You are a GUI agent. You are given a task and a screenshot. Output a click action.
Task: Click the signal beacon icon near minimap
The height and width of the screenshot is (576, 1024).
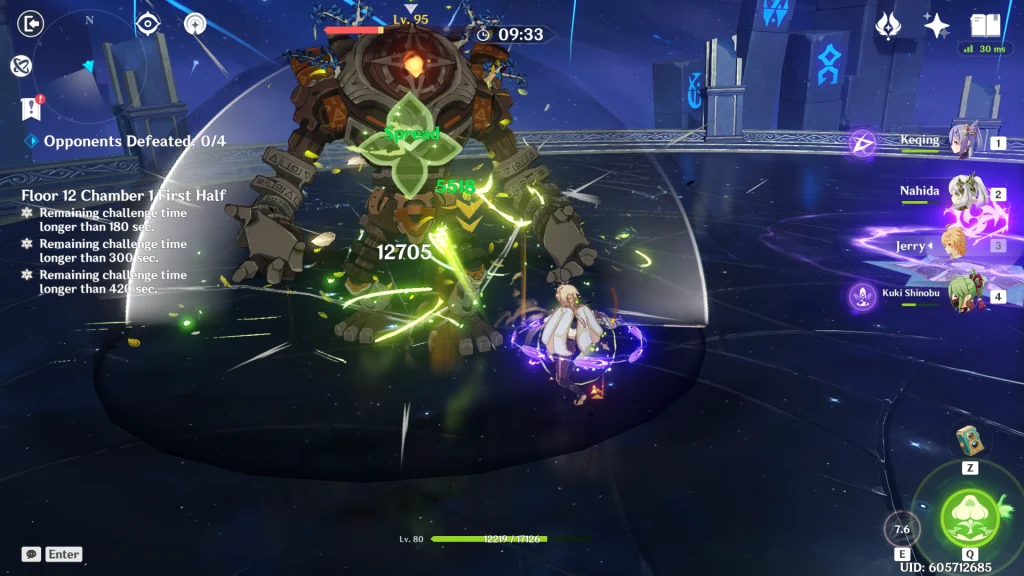tap(193, 24)
